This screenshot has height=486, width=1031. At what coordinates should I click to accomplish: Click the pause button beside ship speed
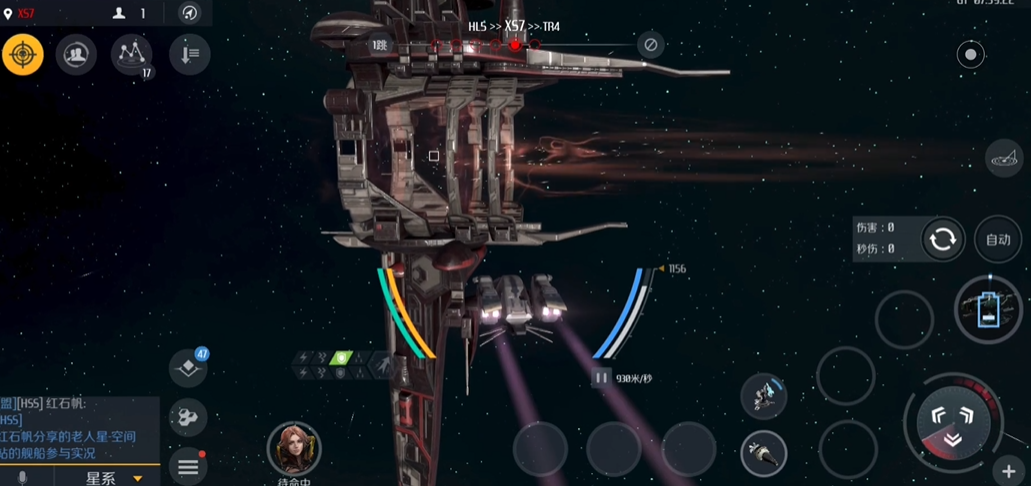pos(601,378)
